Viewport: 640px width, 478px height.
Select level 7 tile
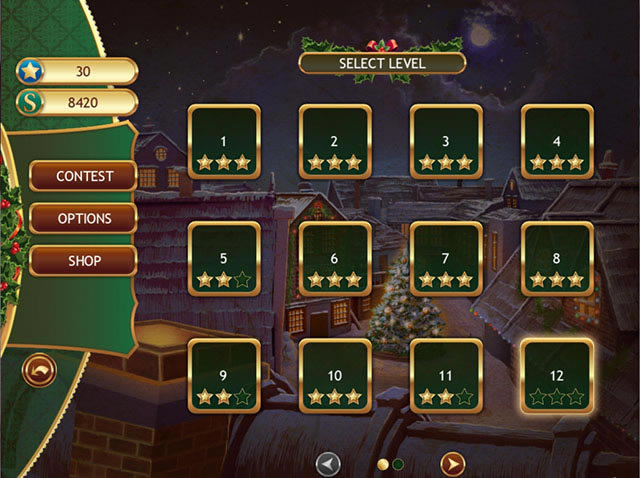[x=446, y=258]
